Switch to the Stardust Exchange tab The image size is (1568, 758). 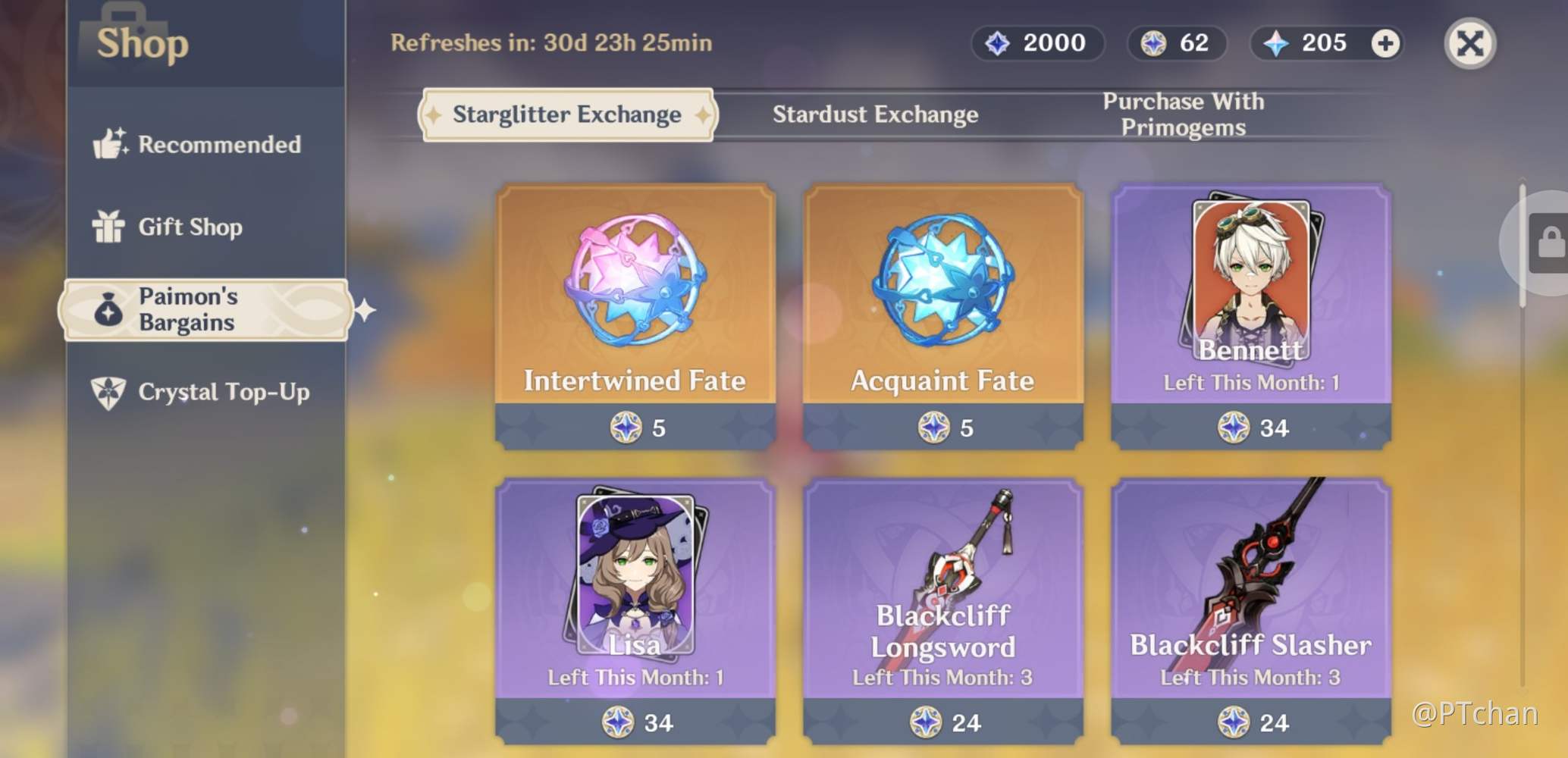pyautogui.click(x=875, y=114)
